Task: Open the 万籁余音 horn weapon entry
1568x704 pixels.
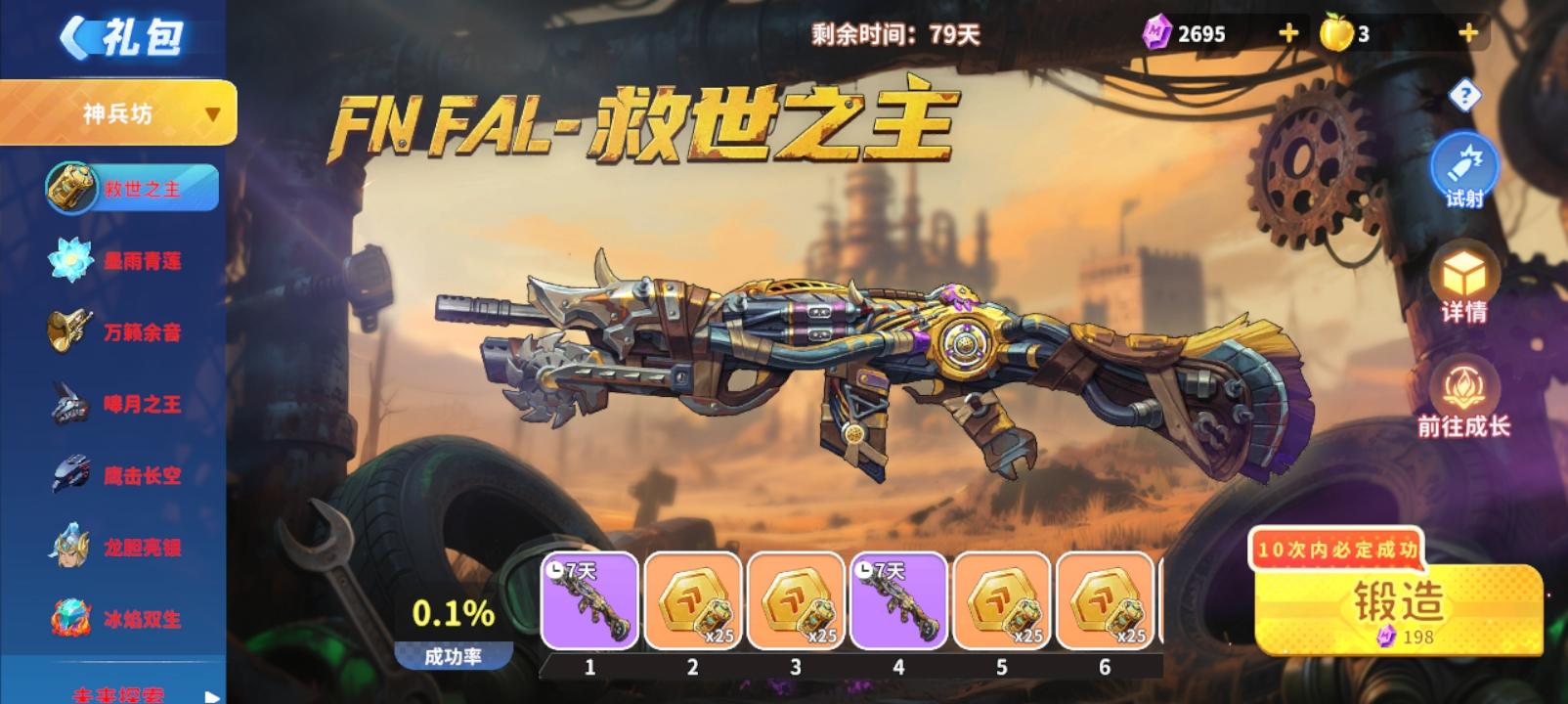Action: pos(117,332)
